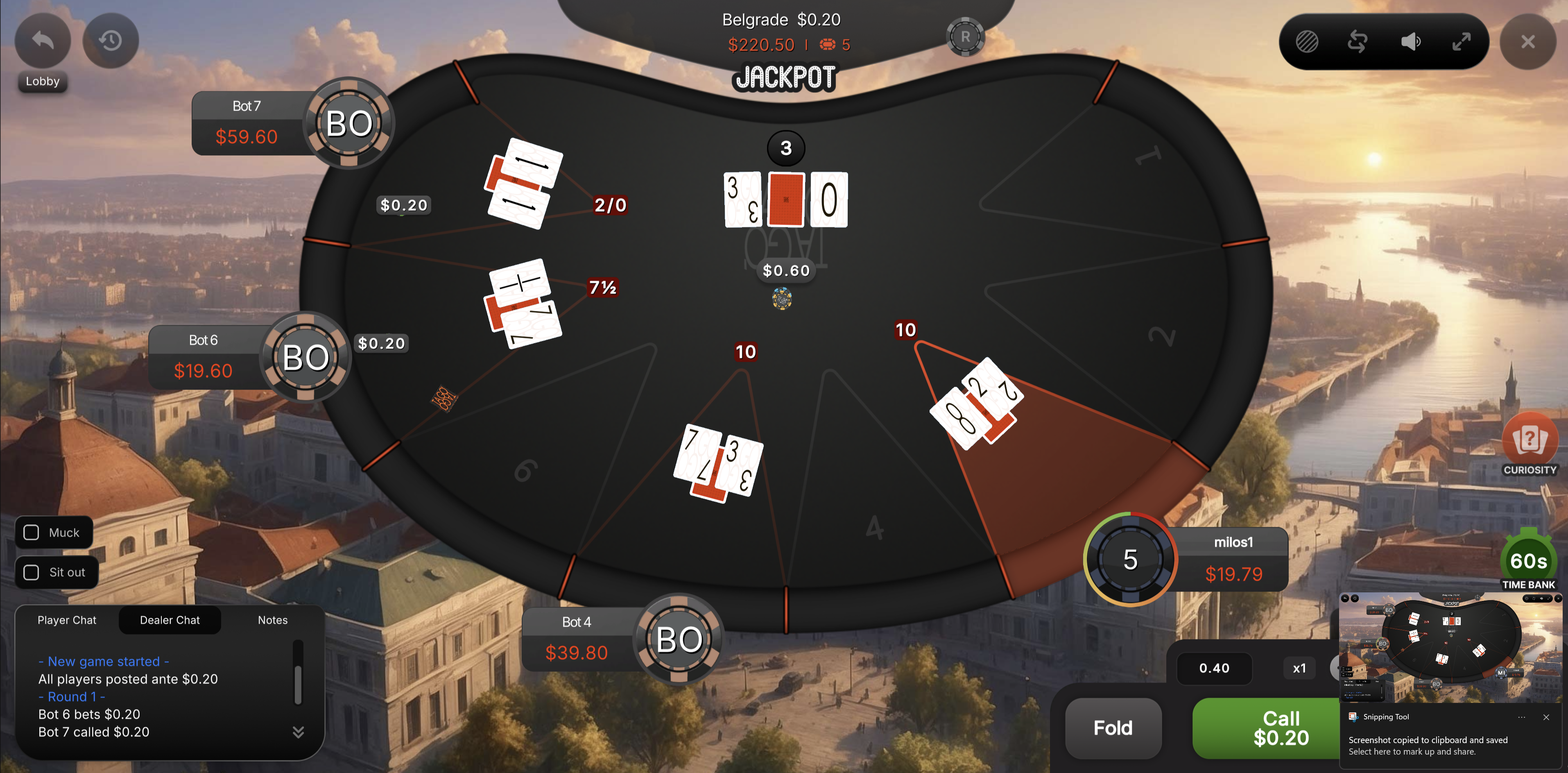Close the table with the X button
Viewport: 1568px width, 773px height.
(1528, 41)
